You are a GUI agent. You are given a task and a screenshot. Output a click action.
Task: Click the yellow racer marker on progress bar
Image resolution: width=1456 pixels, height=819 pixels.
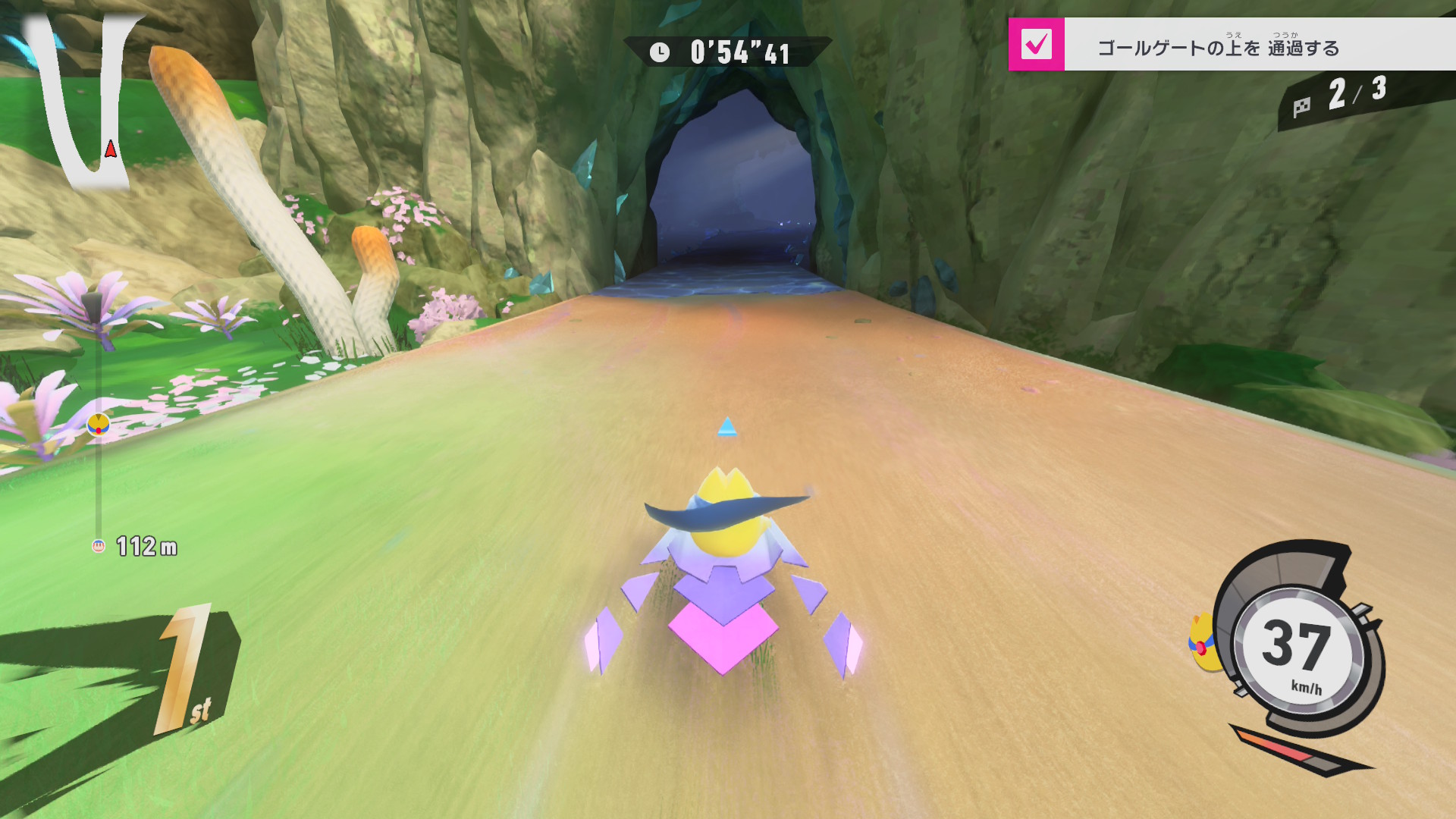tap(99, 425)
